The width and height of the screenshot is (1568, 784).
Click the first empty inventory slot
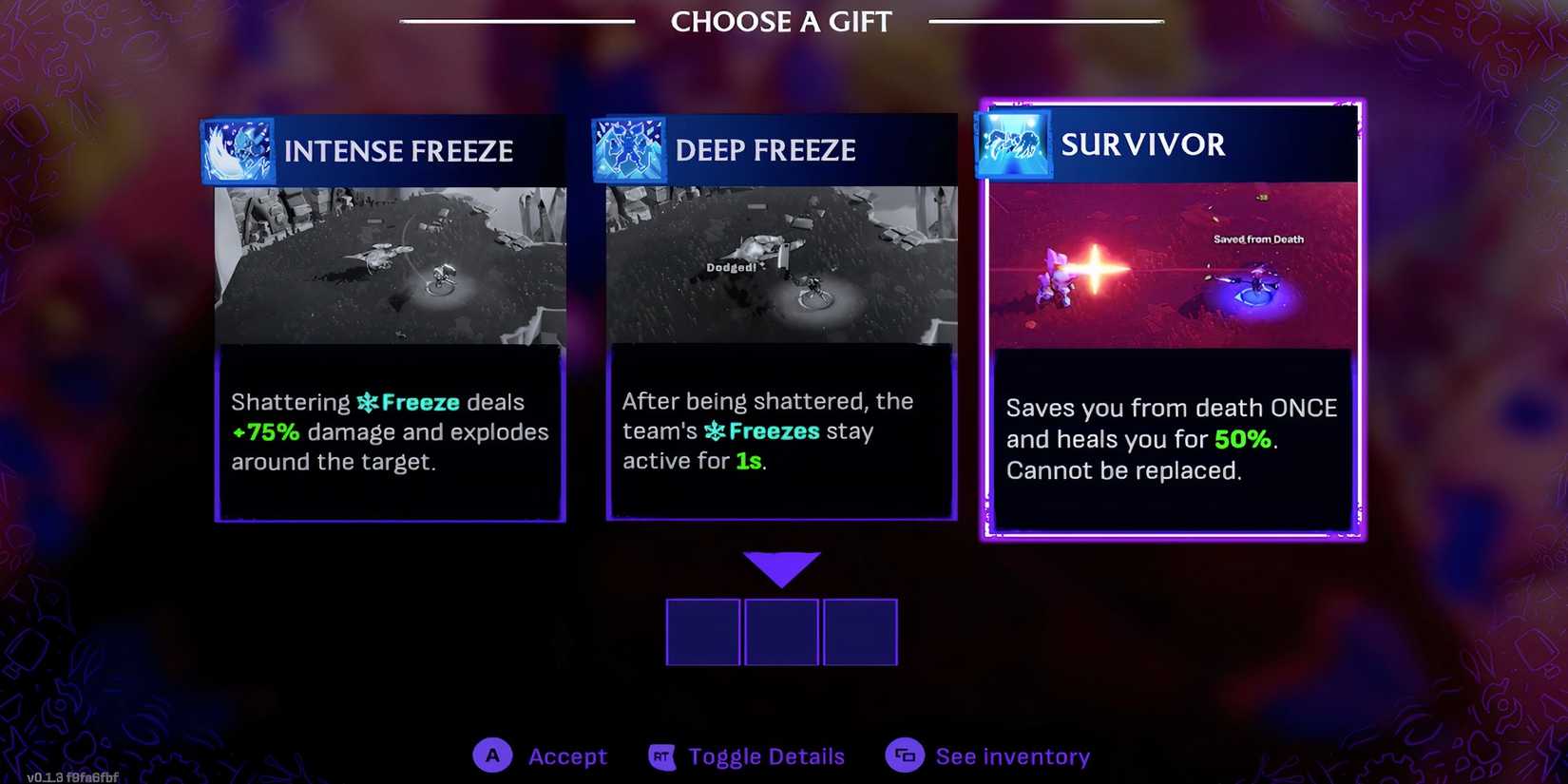click(x=703, y=631)
